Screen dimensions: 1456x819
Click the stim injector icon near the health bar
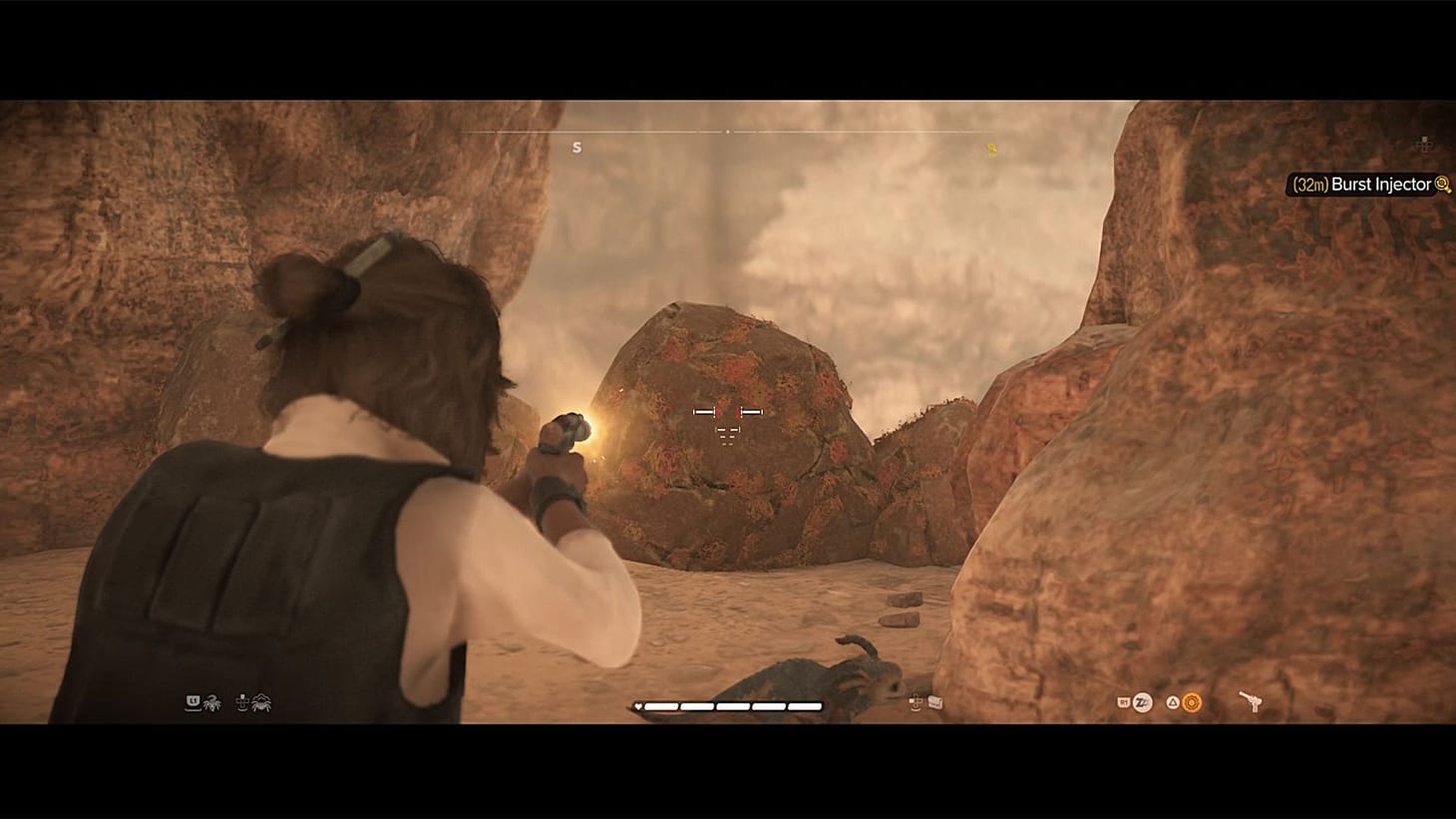(915, 704)
